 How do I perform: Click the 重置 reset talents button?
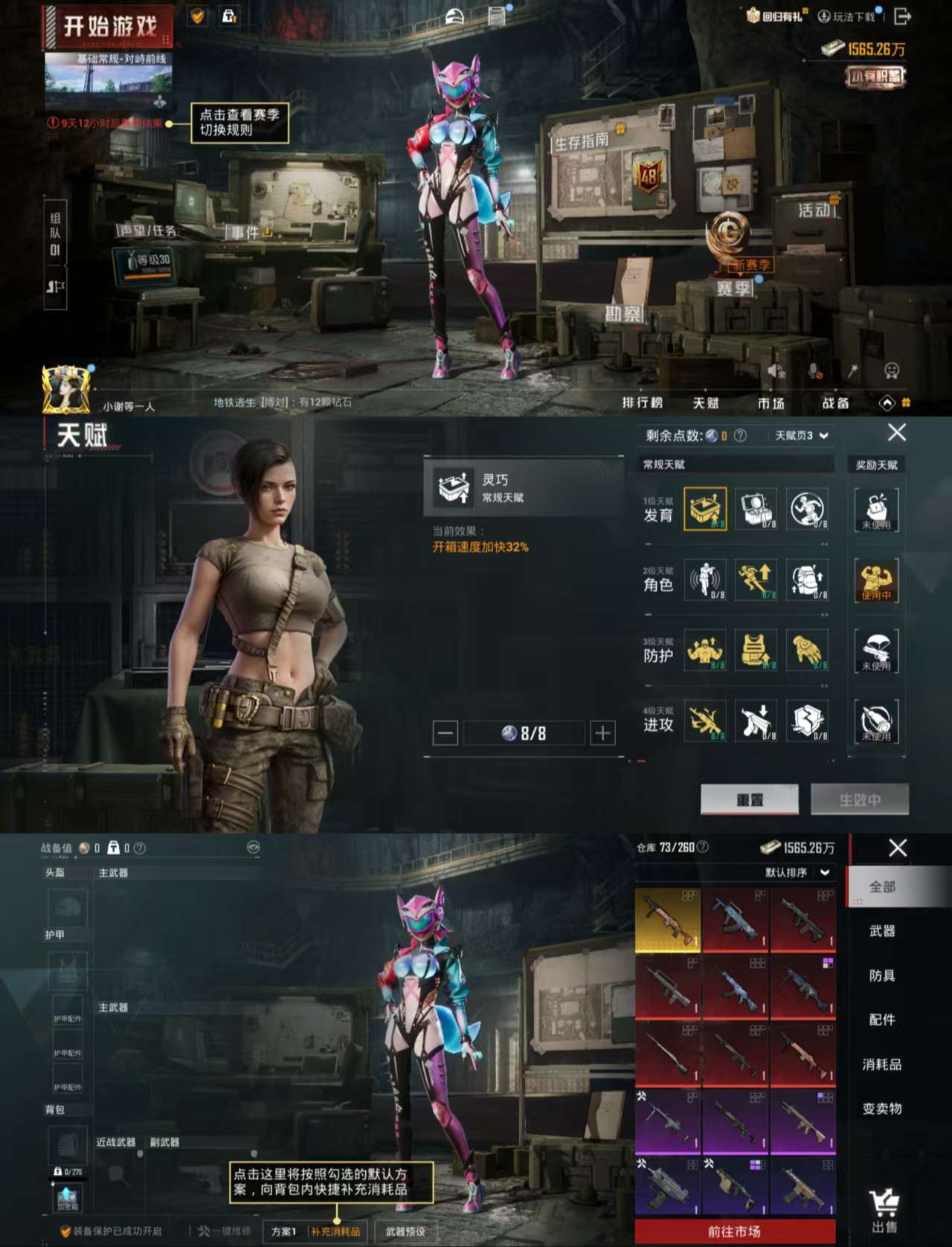coord(749,799)
